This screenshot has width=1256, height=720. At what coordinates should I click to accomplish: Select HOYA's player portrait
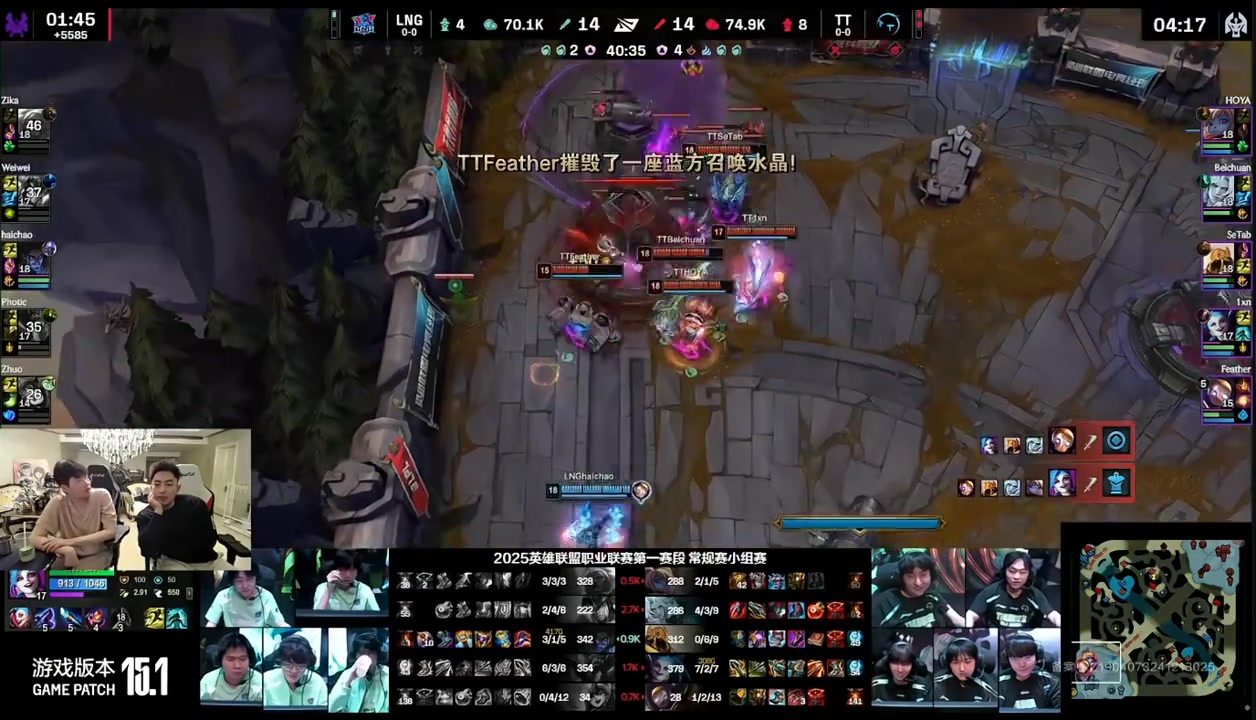(x=1219, y=127)
